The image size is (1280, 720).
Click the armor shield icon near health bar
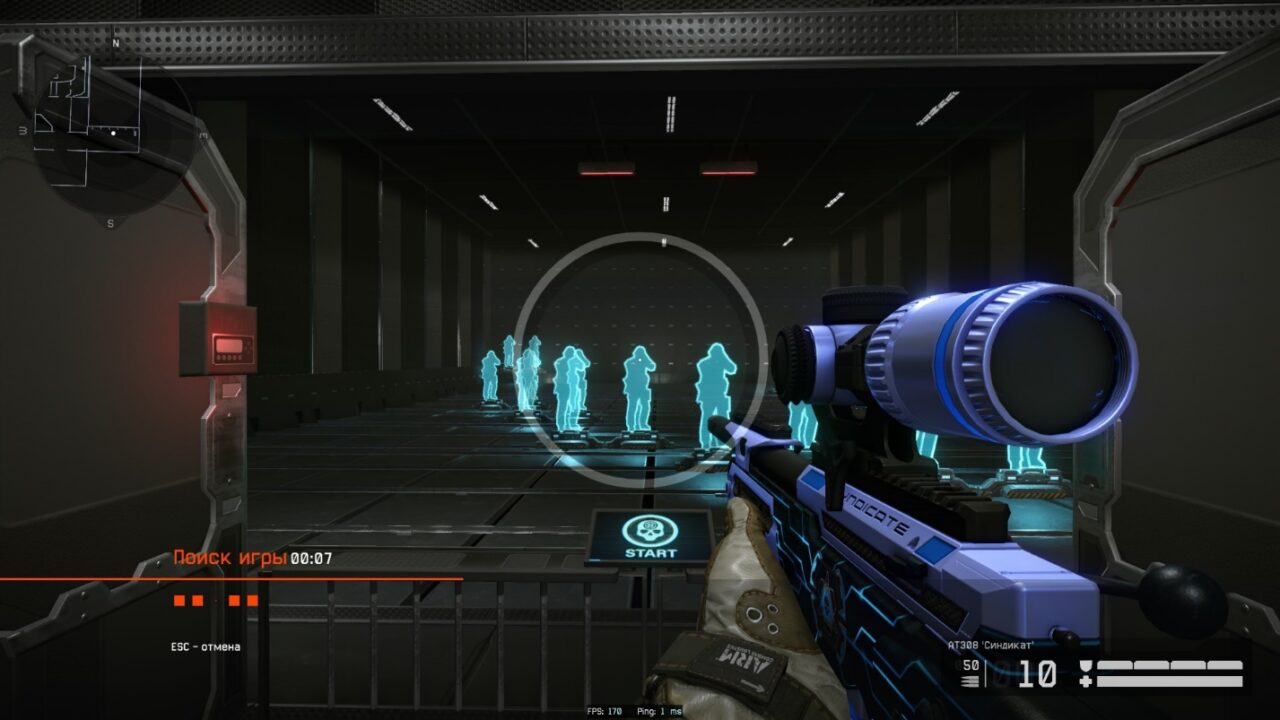(1086, 665)
